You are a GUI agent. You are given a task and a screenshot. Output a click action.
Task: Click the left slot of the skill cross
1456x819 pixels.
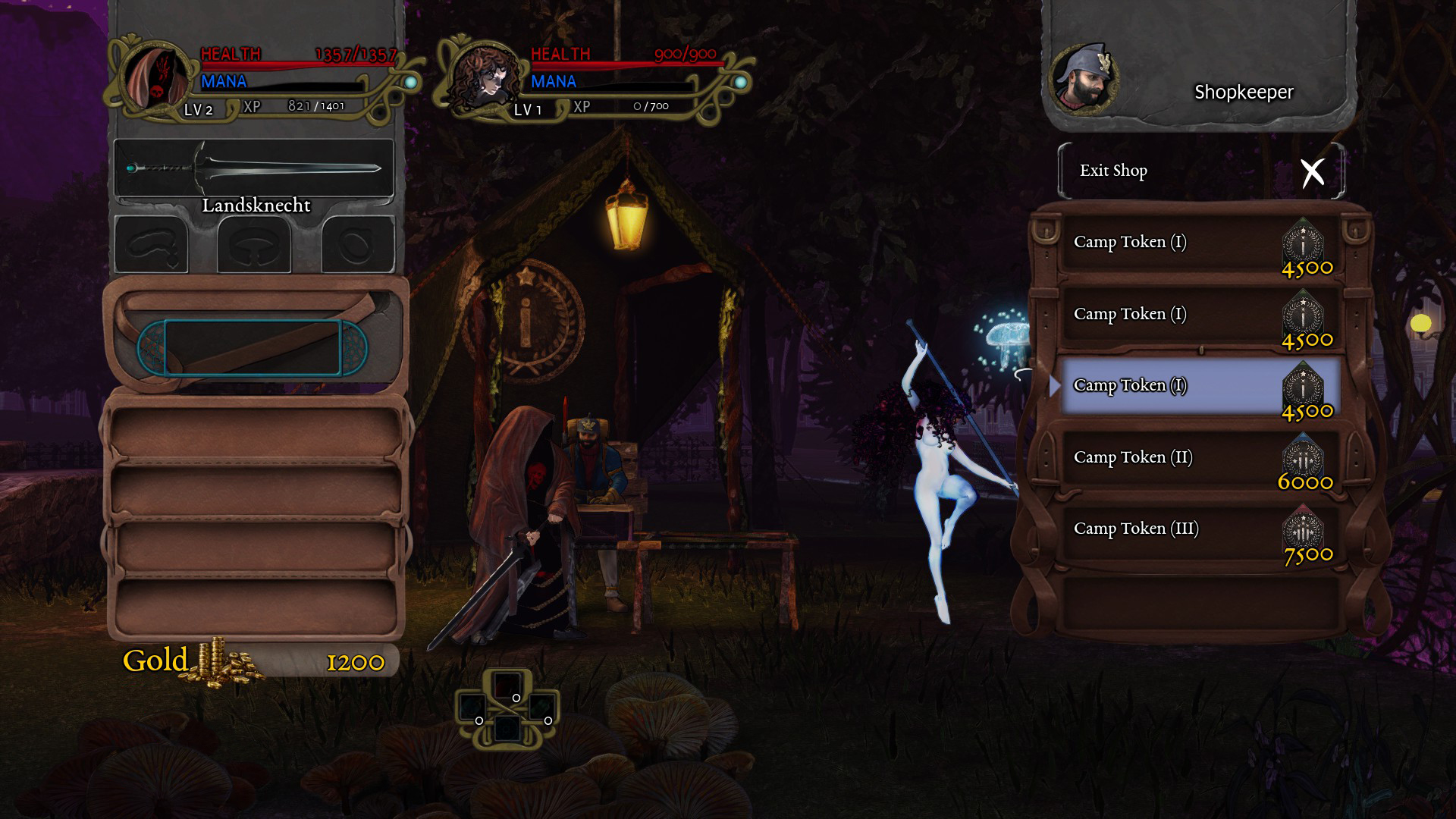coord(473,707)
